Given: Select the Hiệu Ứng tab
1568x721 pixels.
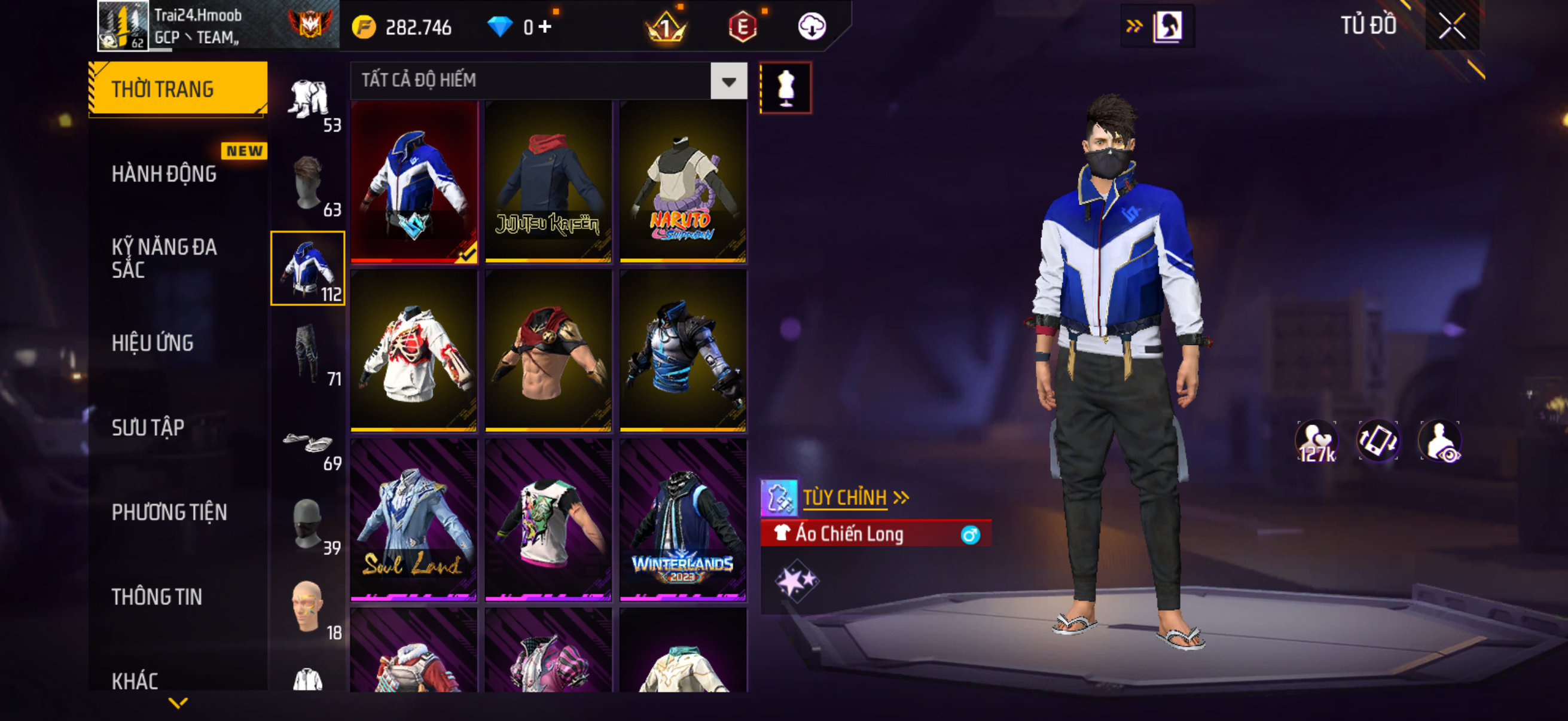Looking at the screenshot, I should 152,343.
